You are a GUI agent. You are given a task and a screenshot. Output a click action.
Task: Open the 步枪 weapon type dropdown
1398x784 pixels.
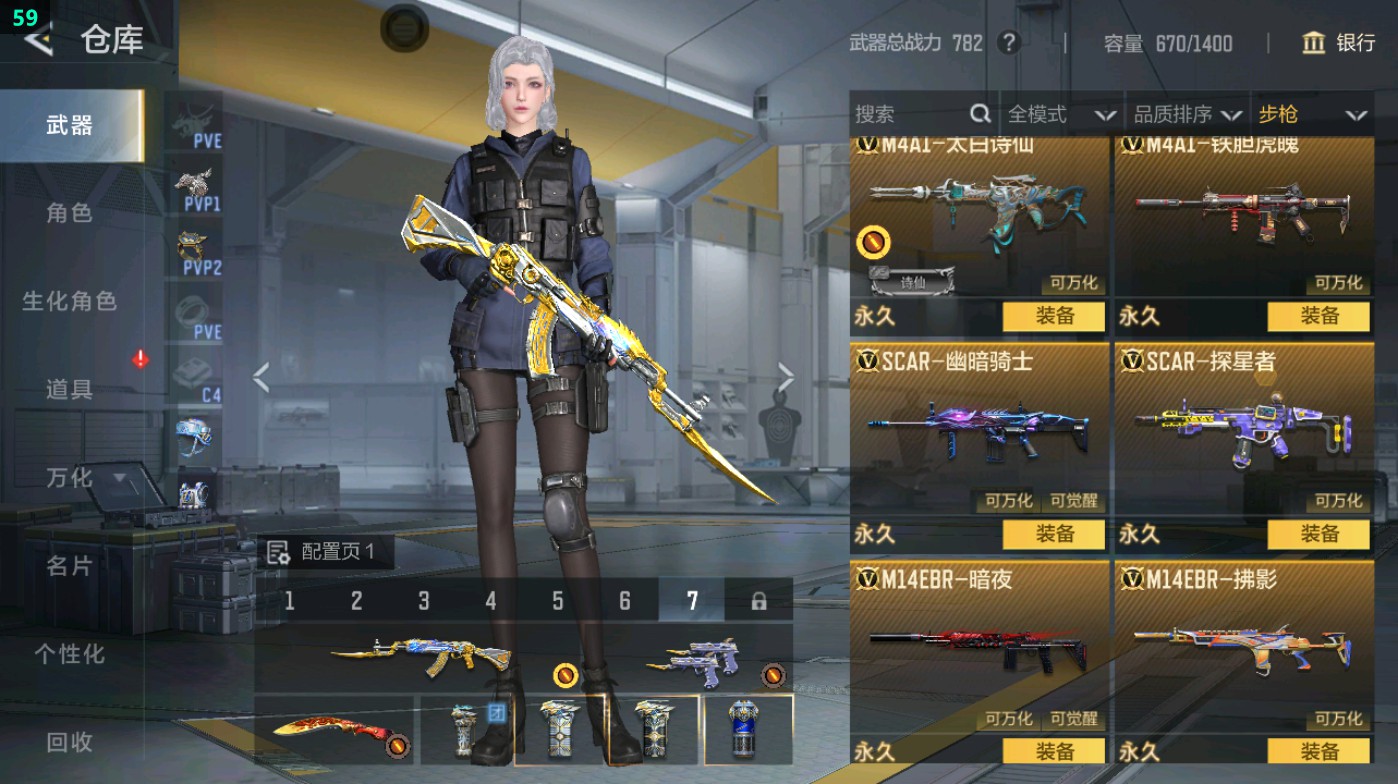[1311, 115]
